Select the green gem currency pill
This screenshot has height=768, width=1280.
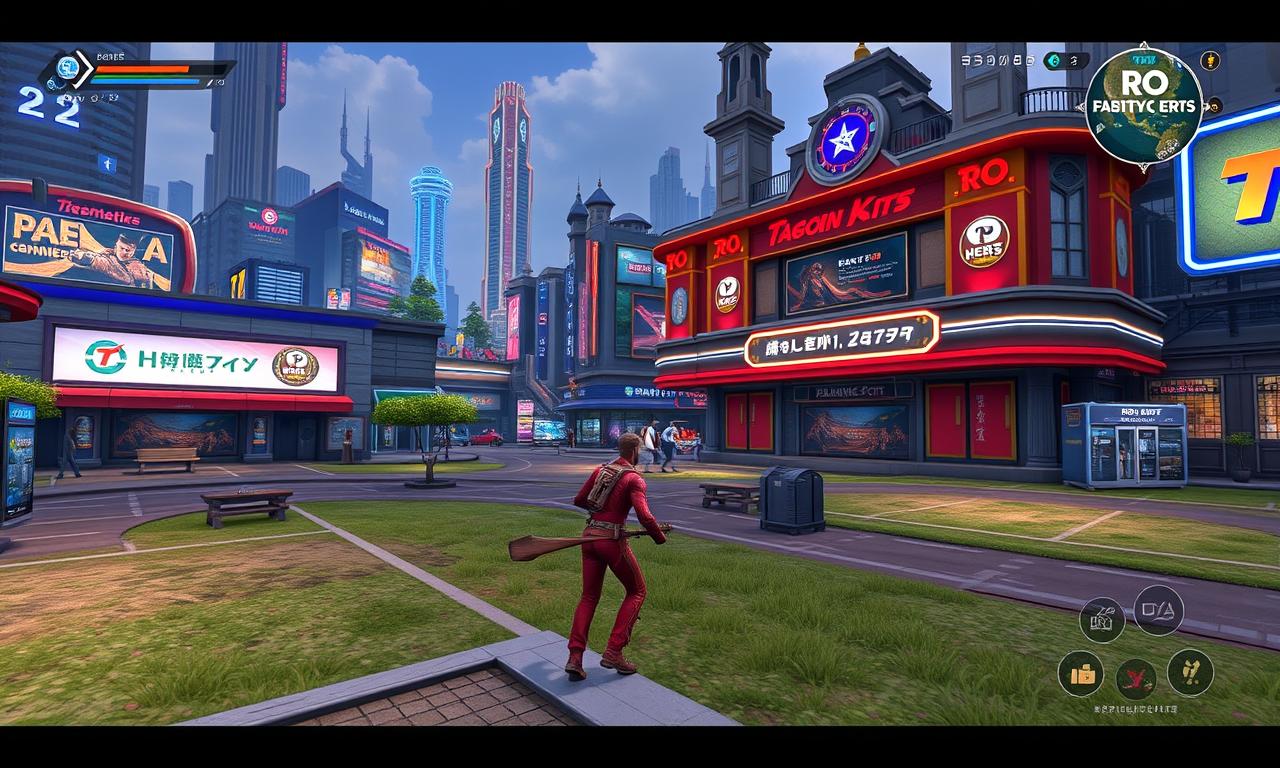(x=1065, y=61)
